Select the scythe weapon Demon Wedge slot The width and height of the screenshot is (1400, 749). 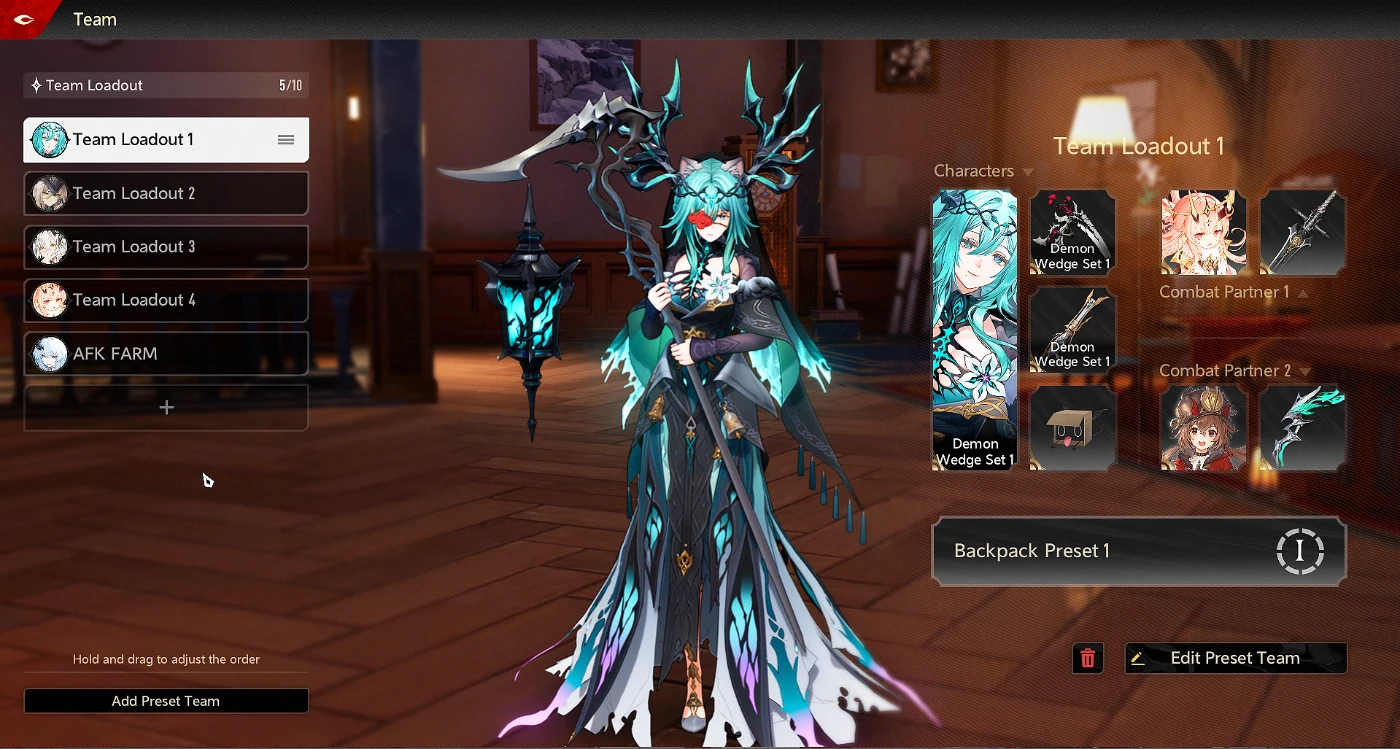tap(1072, 232)
